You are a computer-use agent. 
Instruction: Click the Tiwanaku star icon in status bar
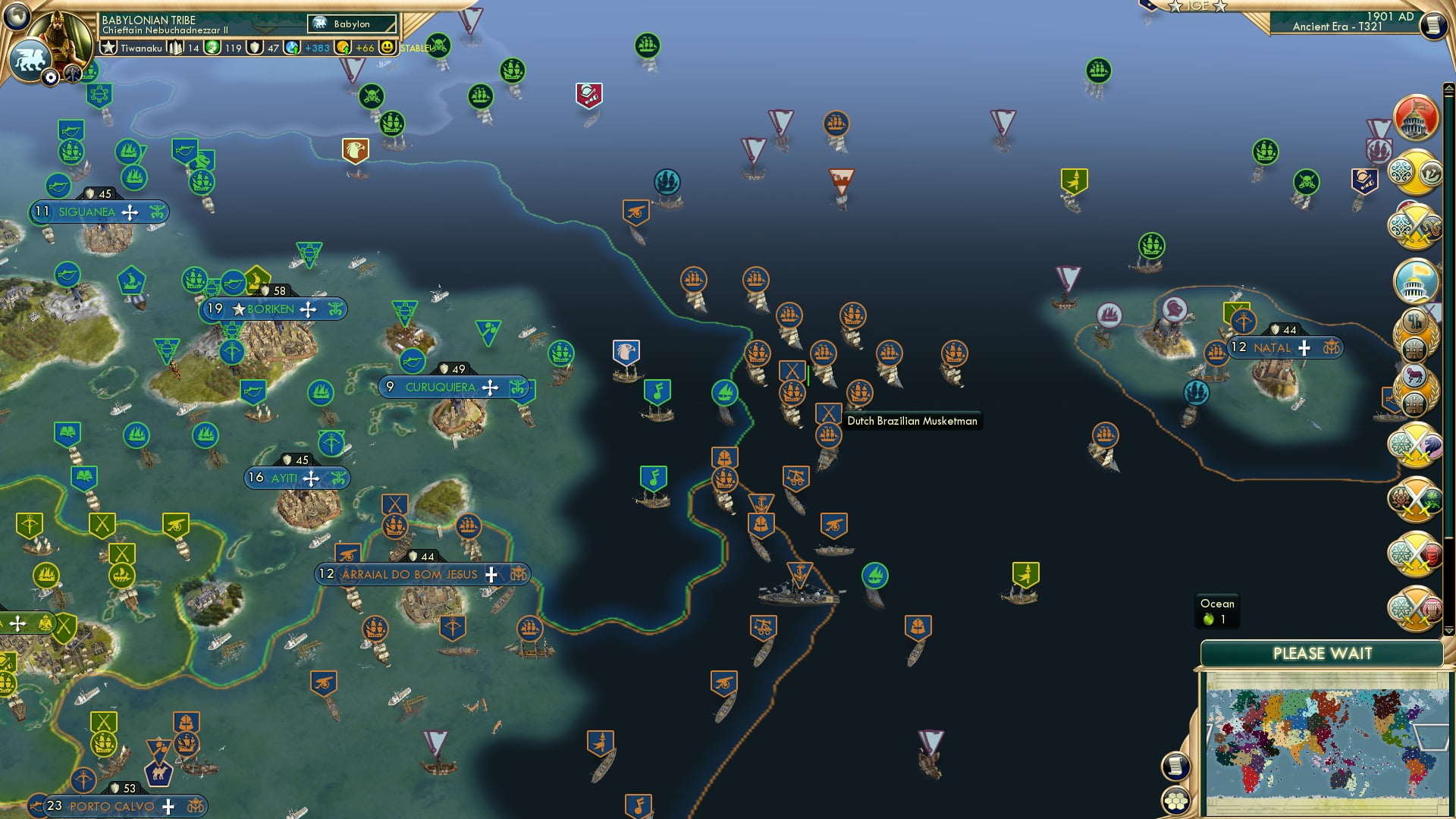108,47
